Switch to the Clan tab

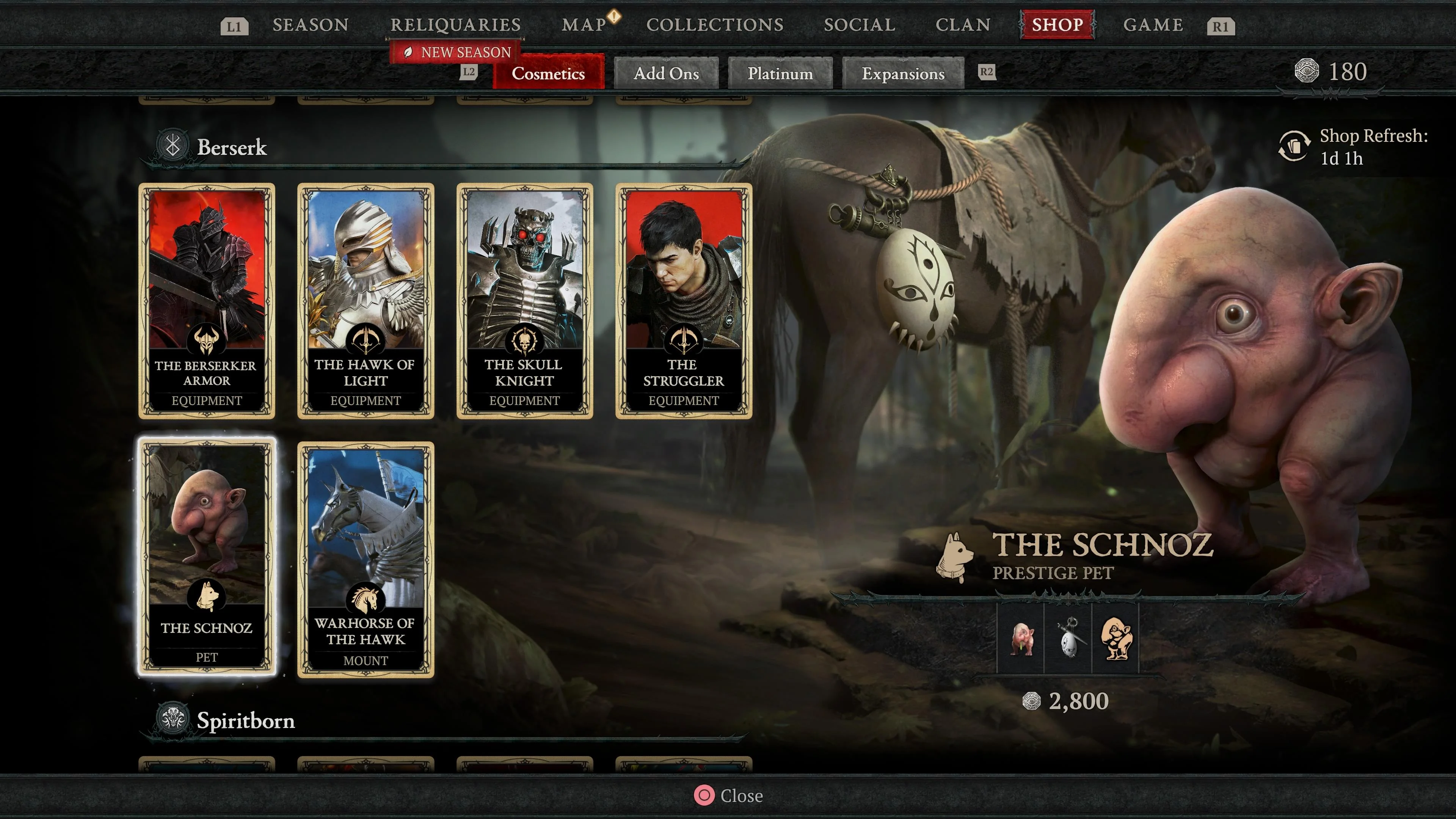click(963, 25)
